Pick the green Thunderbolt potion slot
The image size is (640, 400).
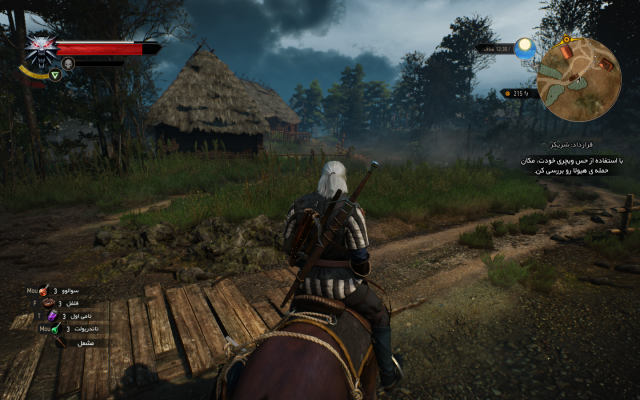tap(56, 328)
